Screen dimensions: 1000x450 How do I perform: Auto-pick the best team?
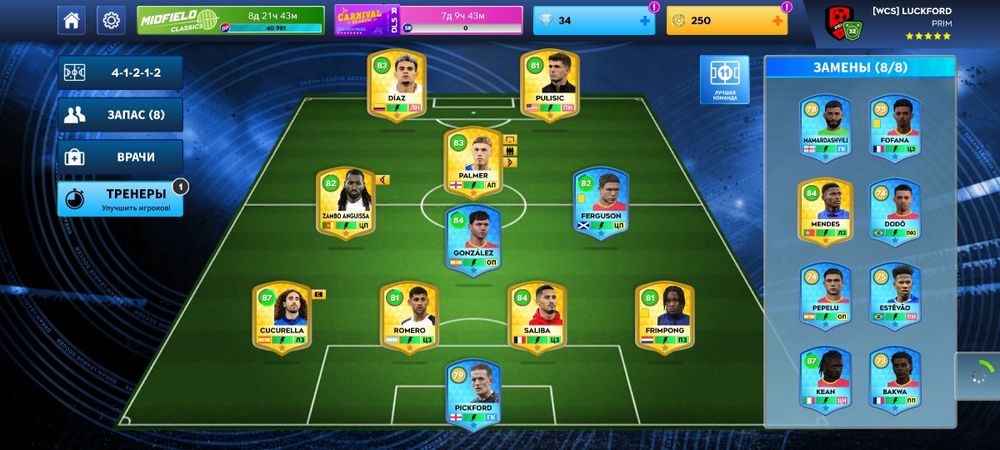coord(724,79)
